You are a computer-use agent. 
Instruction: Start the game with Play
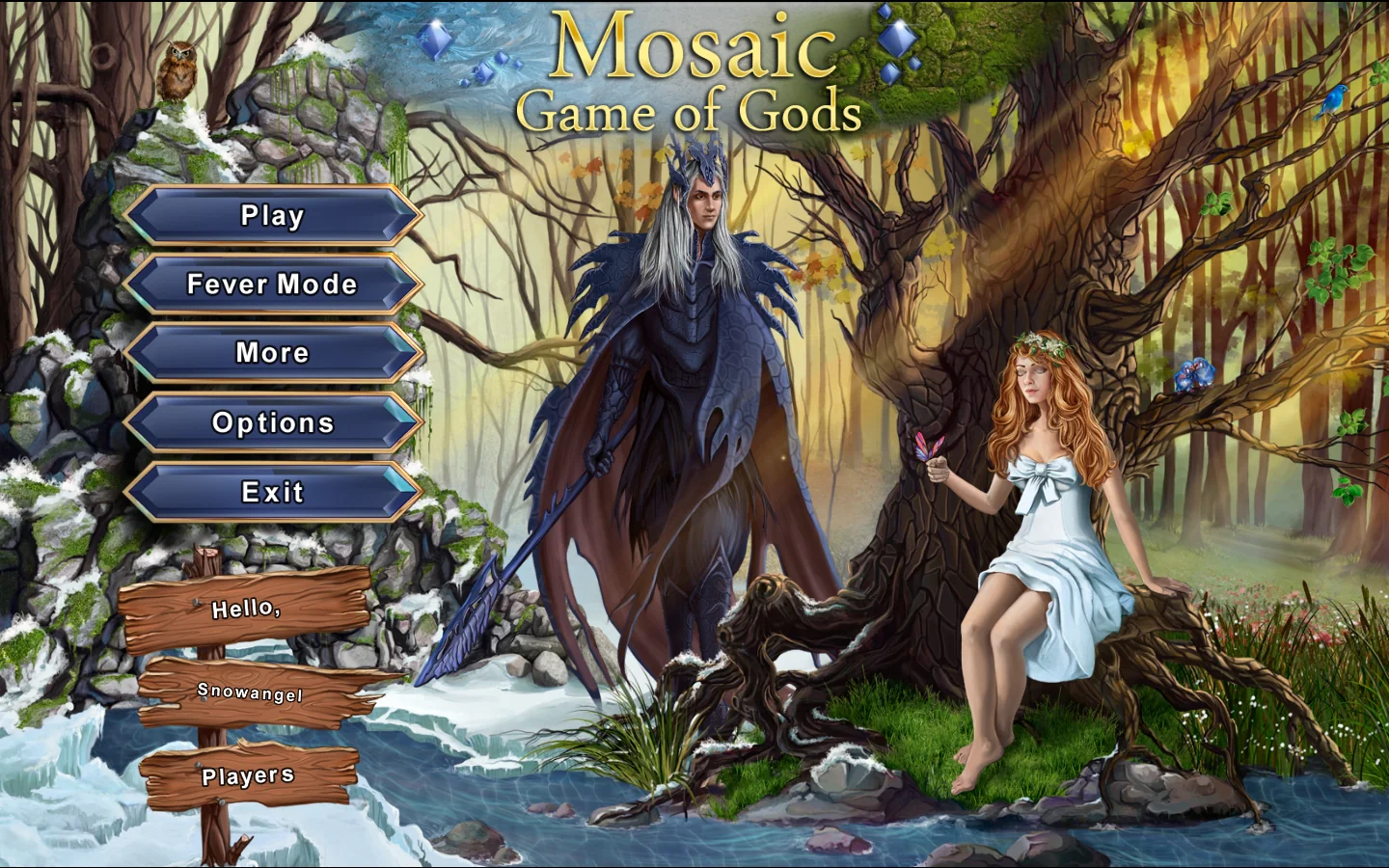pos(272,215)
